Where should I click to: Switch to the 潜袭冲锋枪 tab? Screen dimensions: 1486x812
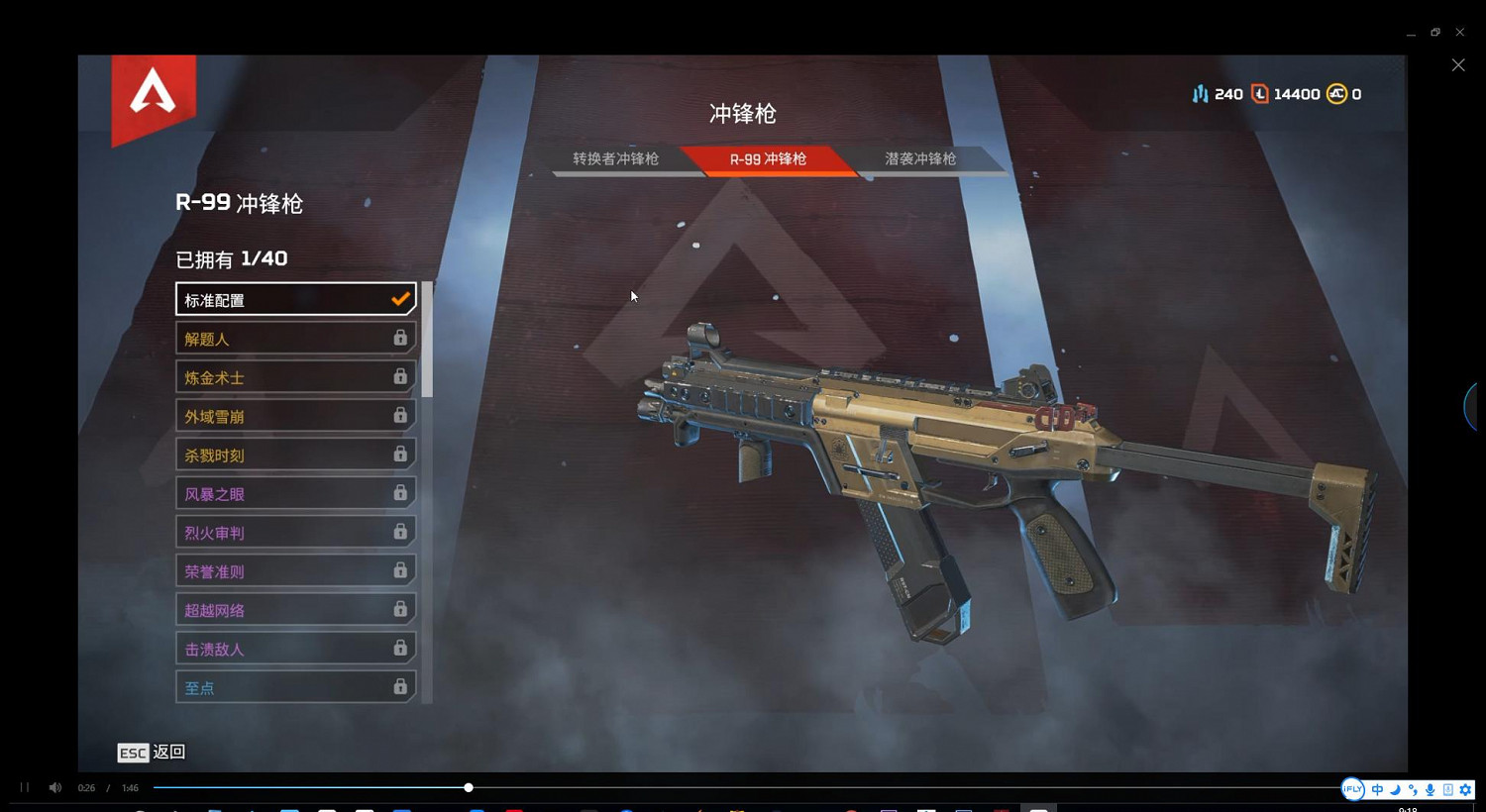(919, 158)
